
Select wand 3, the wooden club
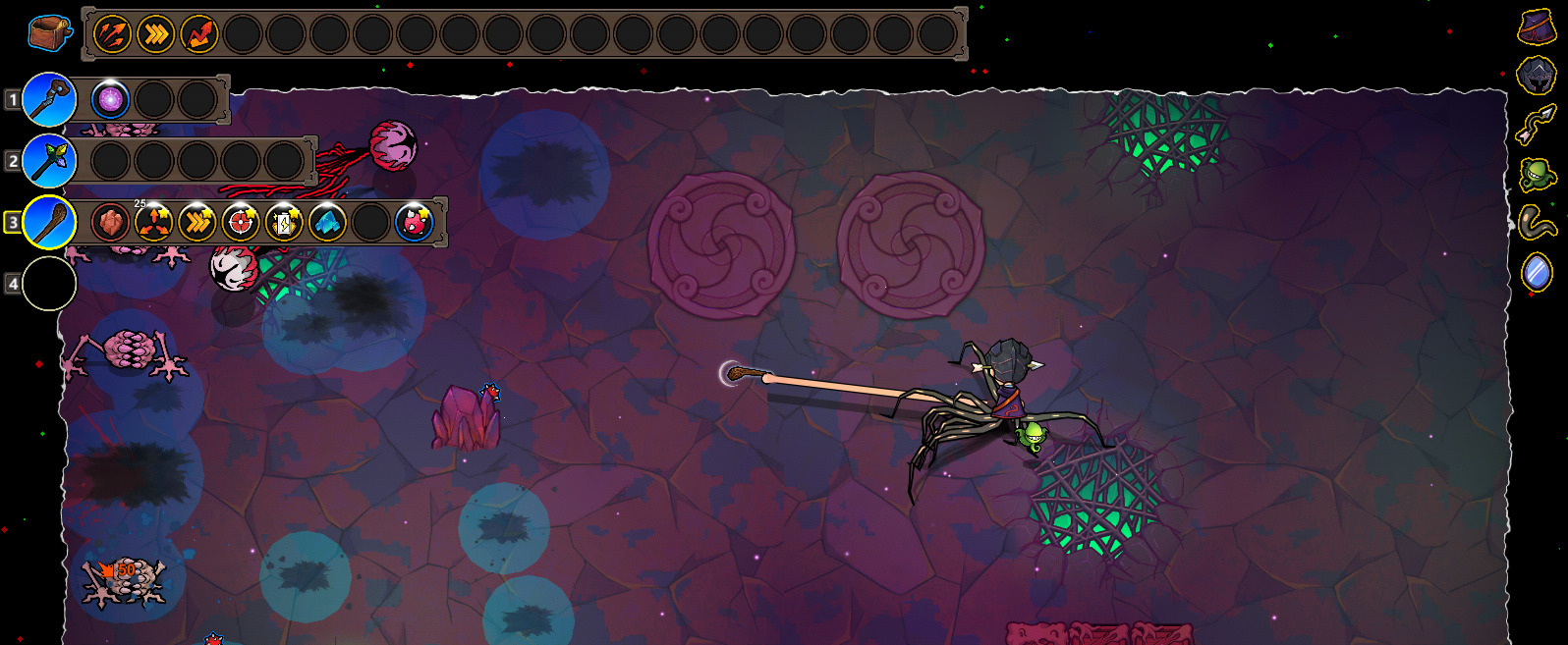tap(49, 222)
